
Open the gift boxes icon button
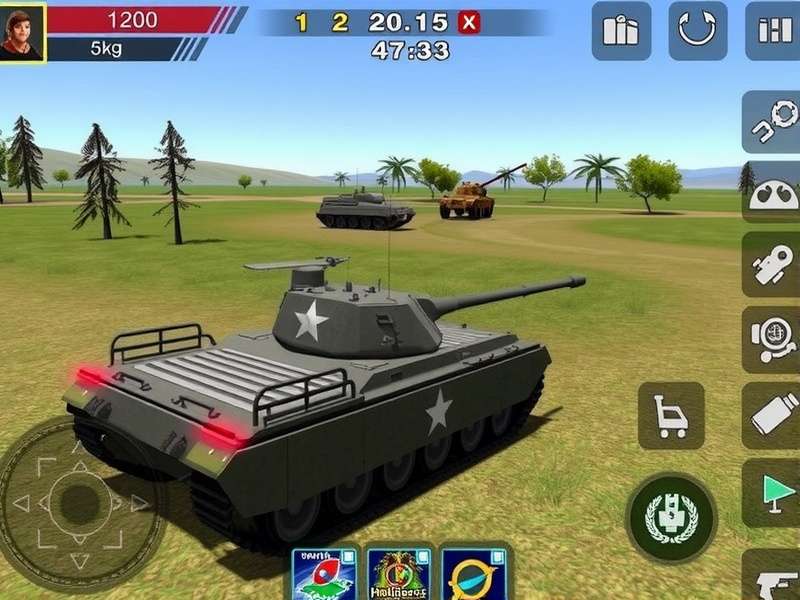point(621,31)
